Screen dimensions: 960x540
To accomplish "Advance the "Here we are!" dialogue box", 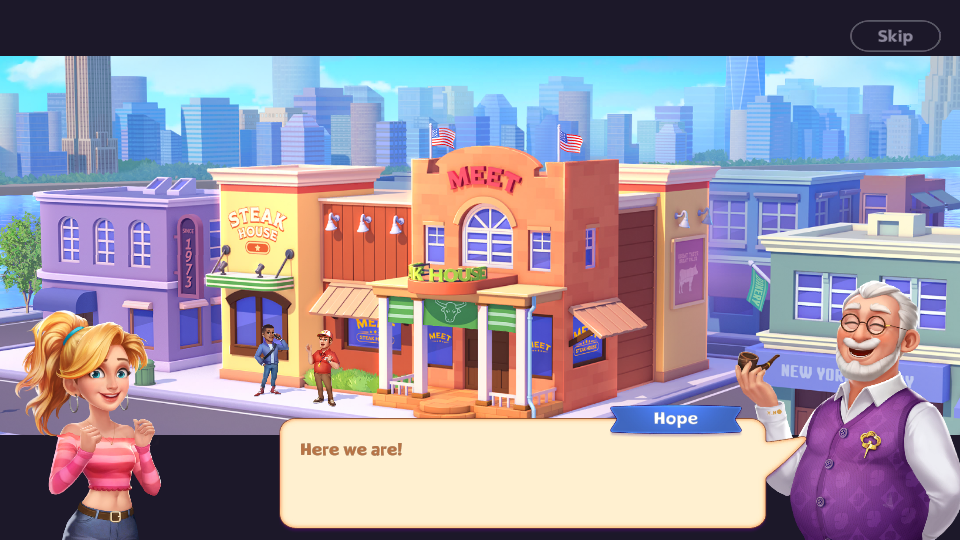I will point(522,473).
